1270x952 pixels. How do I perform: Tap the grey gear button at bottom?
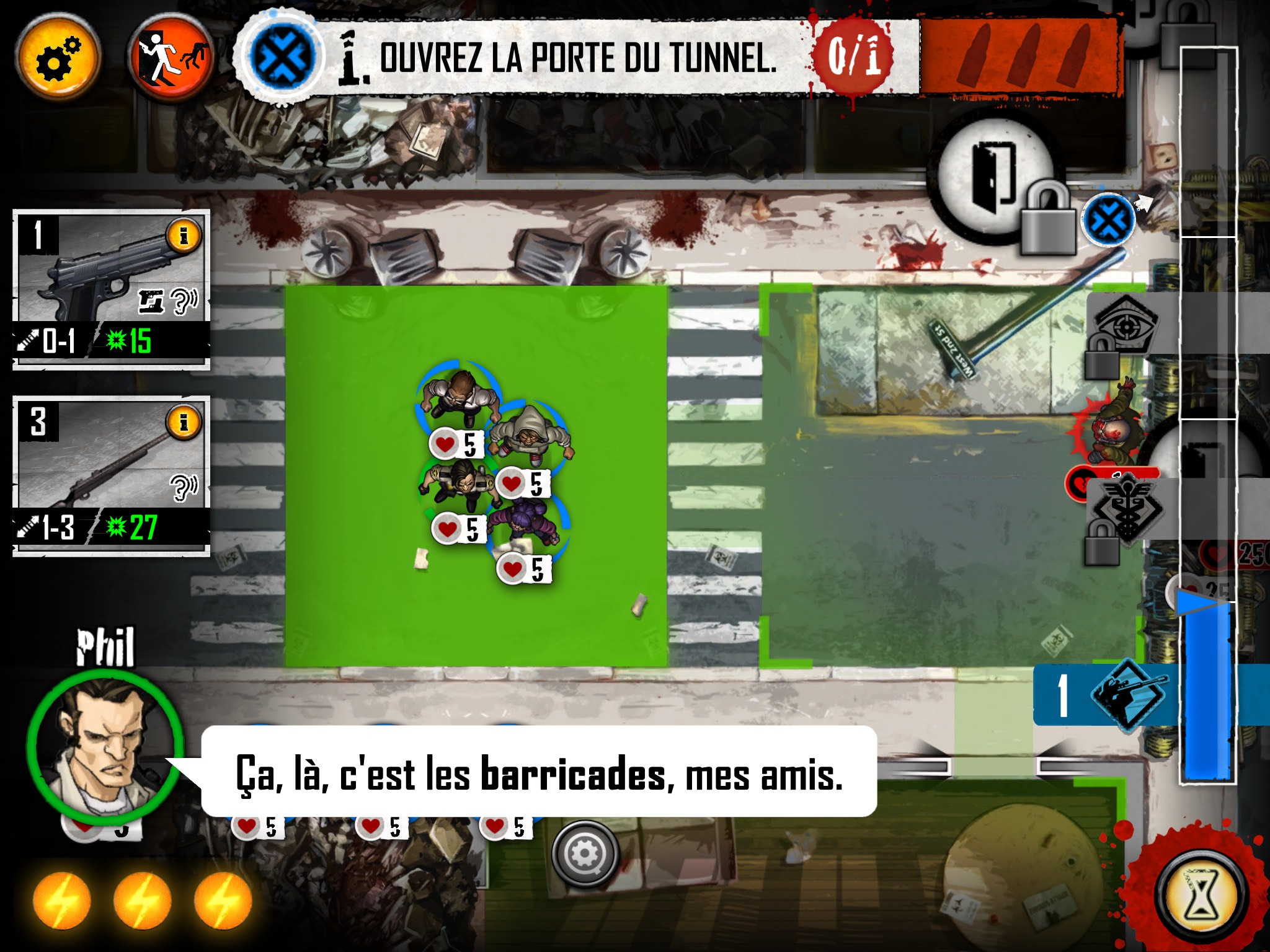[x=584, y=854]
